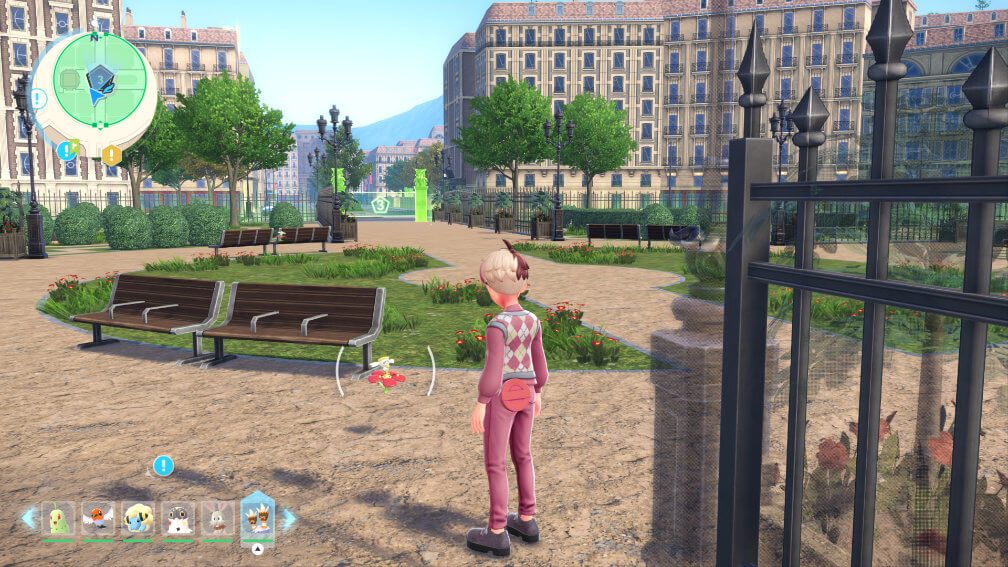1008x567 pixels.
Task: Choose Fletchling in the party bar
Action: point(98,519)
